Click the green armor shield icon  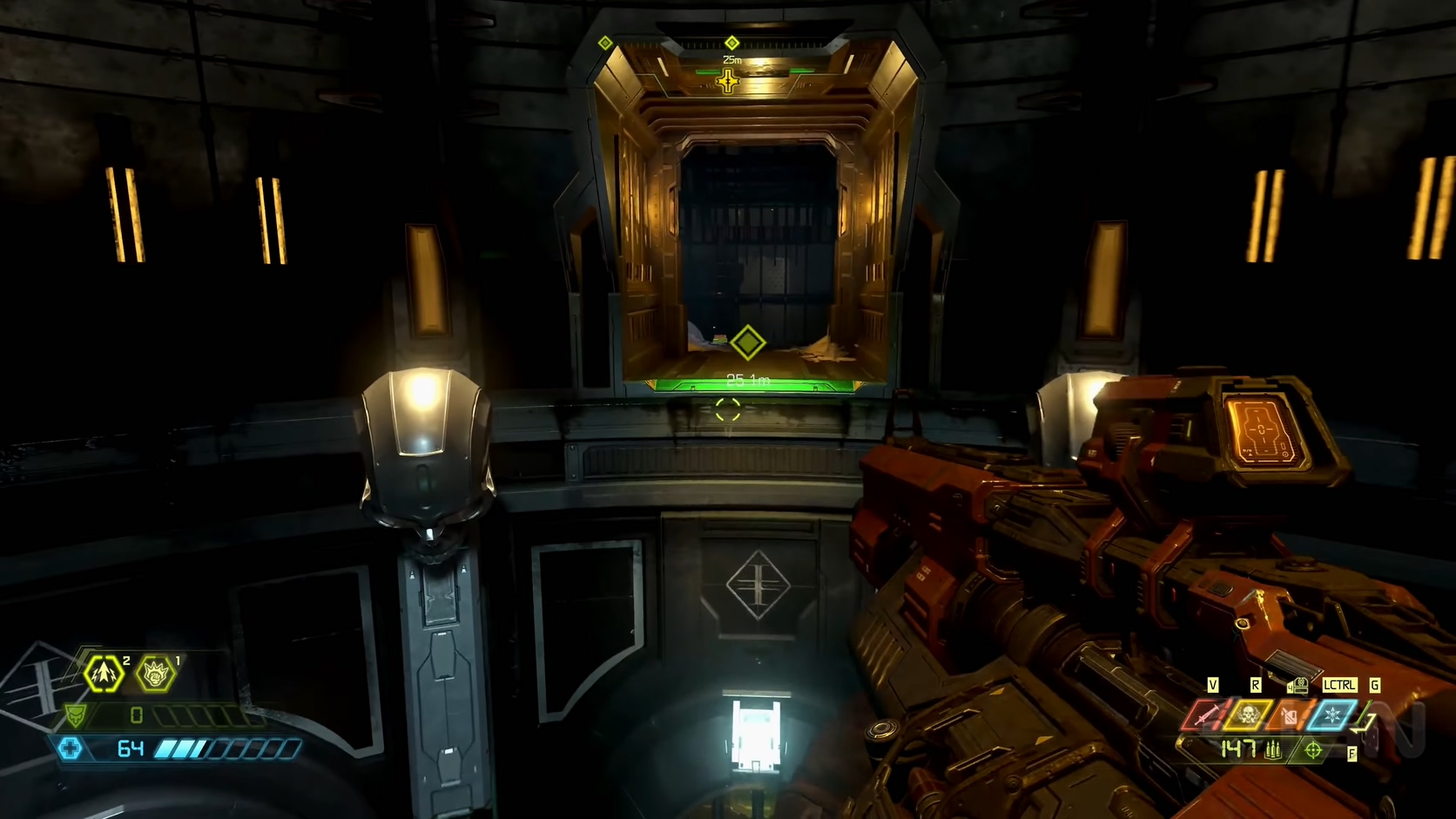[x=77, y=716]
